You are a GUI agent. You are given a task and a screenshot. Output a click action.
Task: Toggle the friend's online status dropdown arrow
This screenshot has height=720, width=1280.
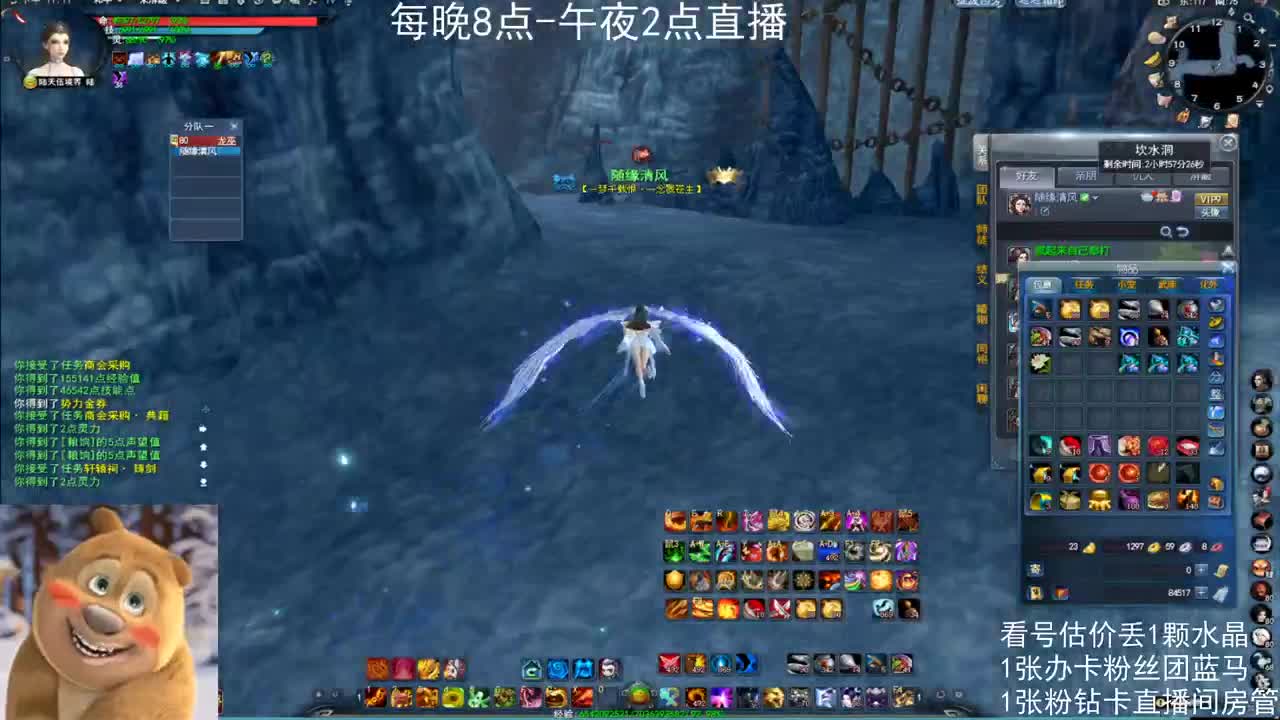(x=1095, y=198)
